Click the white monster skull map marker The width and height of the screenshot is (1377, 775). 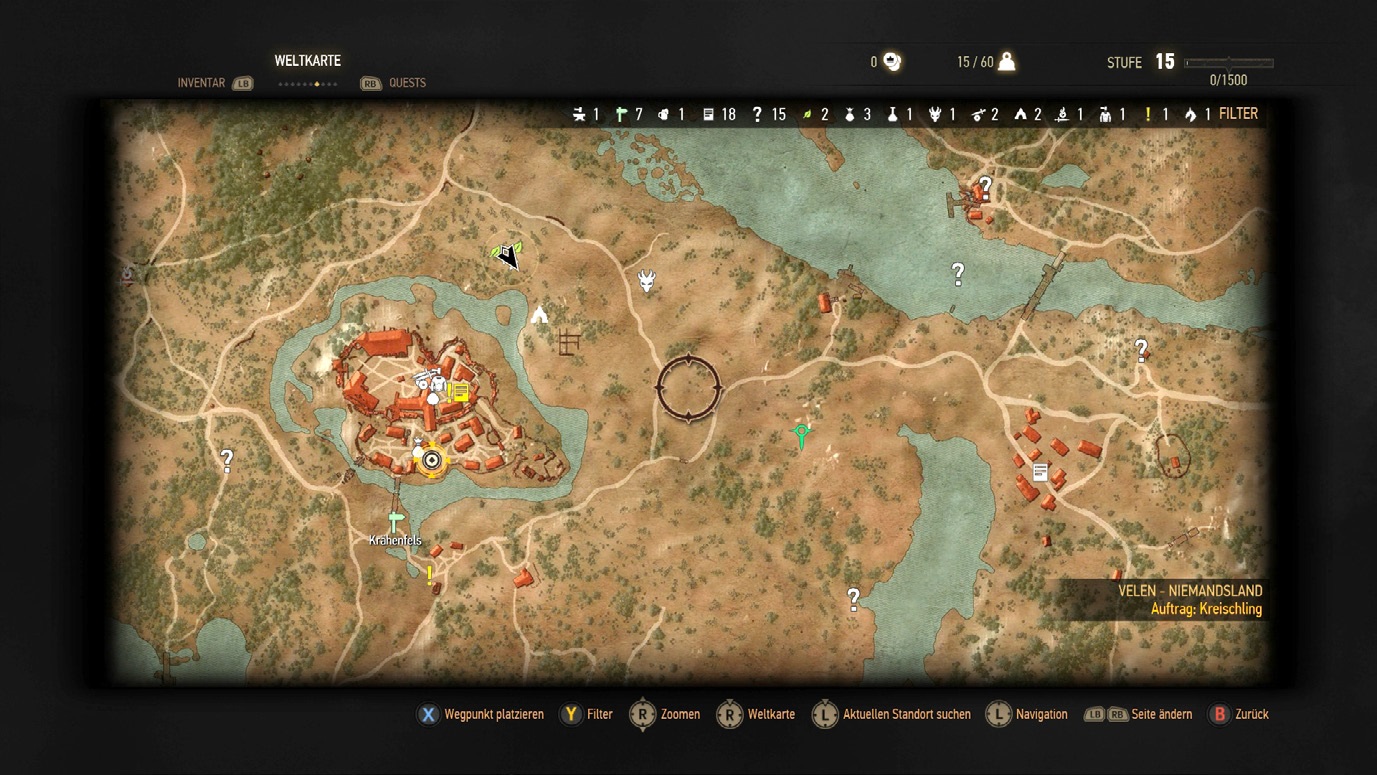tap(647, 281)
